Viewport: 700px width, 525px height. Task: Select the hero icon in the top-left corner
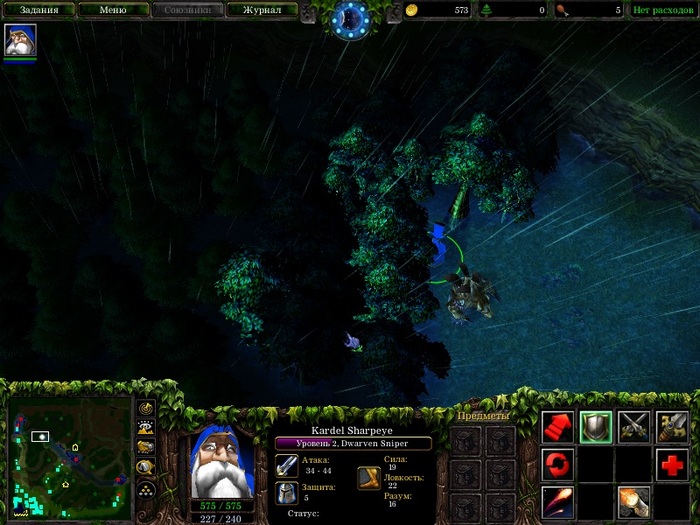click(20, 40)
